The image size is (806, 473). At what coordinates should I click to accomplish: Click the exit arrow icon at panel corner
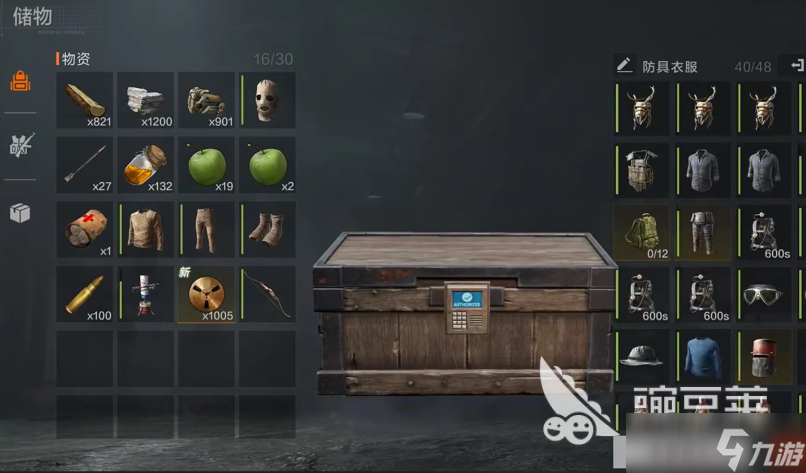pos(797,65)
